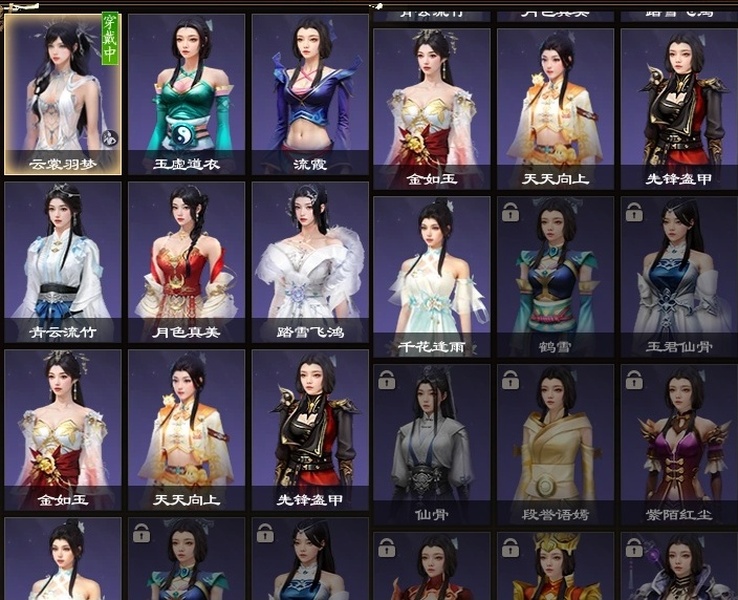738x600 pixels.
Task: Select the locked purple 紫陌红尘 costume
Action: [679, 443]
